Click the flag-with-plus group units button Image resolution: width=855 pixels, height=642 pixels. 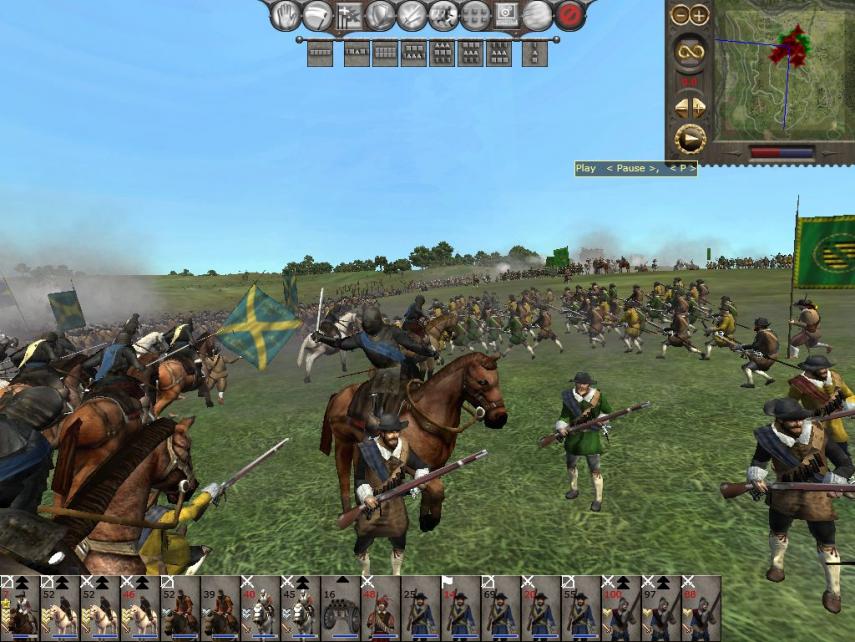pyautogui.click(x=349, y=15)
